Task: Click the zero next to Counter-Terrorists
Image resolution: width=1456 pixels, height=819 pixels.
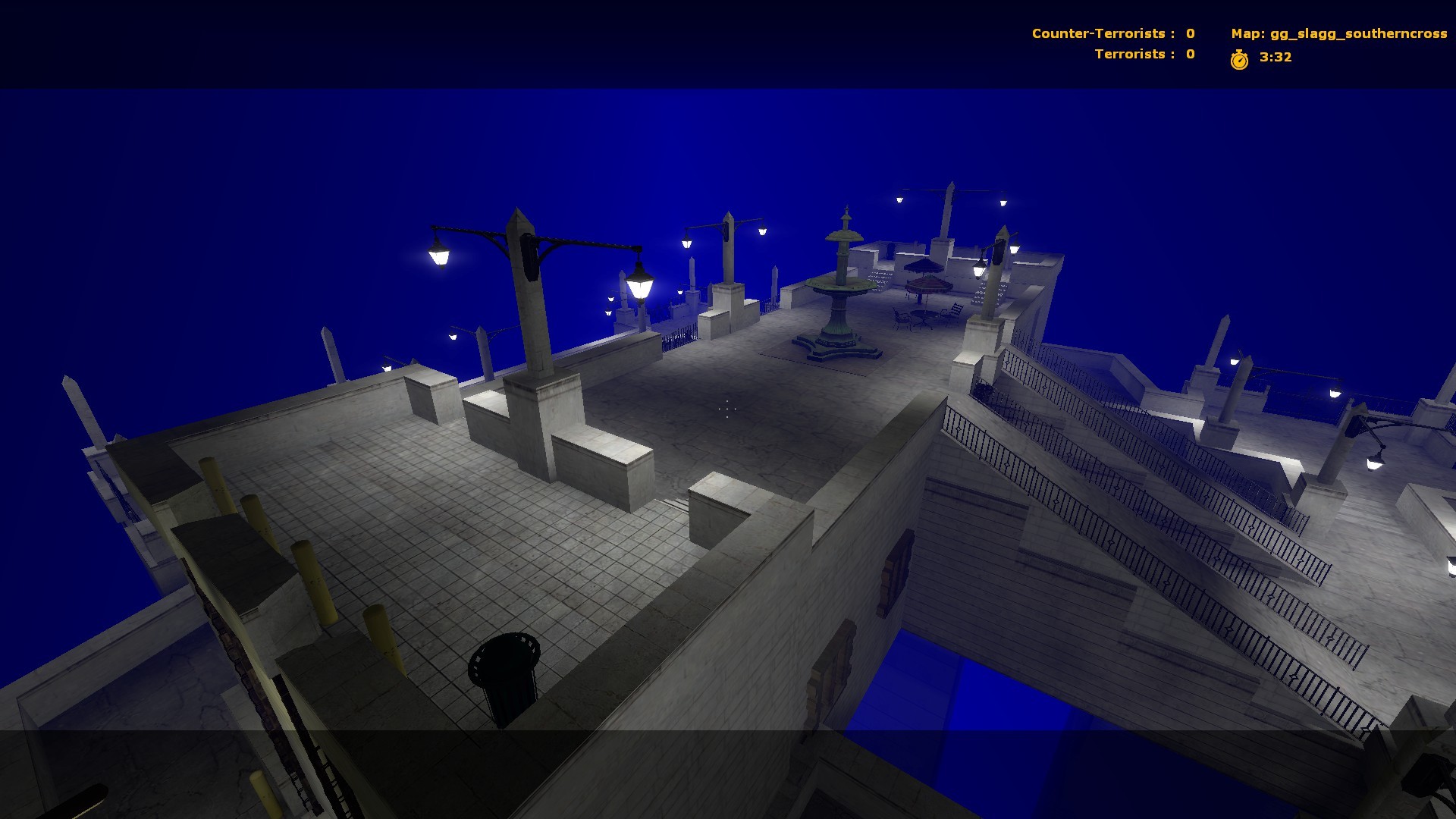Action: pyautogui.click(x=1189, y=33)
